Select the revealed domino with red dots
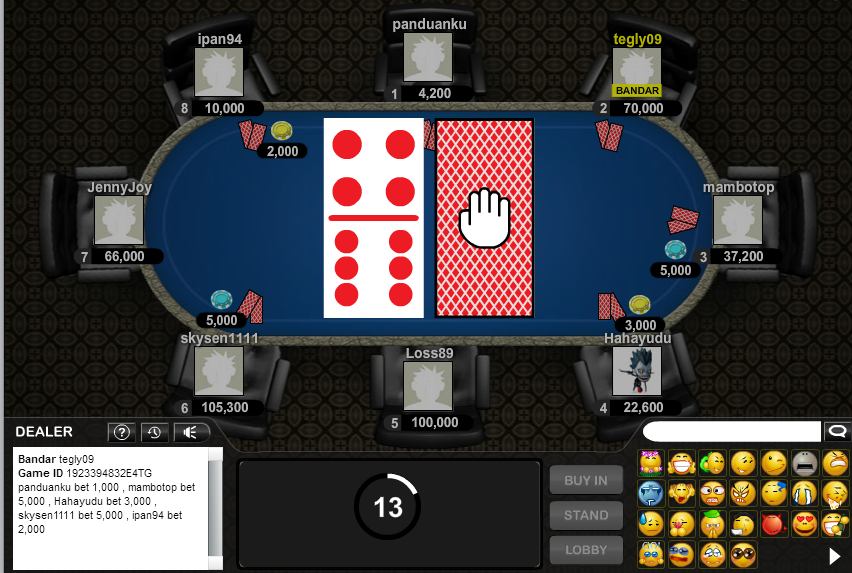 (373, 218)
